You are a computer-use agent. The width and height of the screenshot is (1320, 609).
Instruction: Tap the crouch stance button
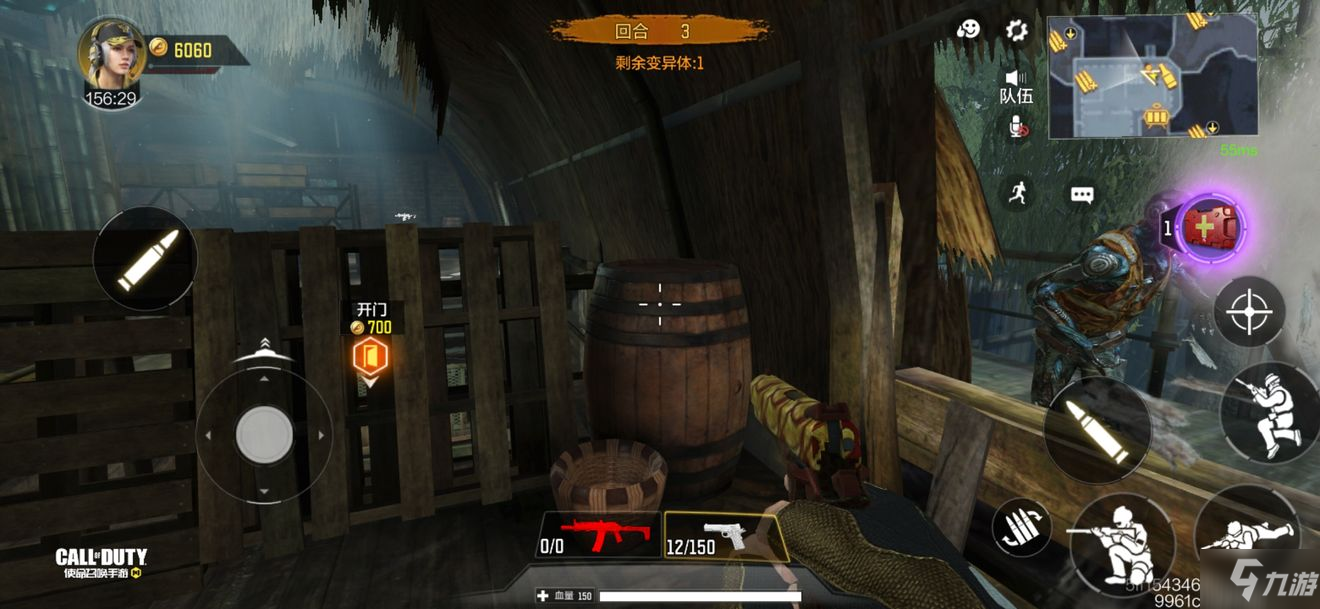(x=1120, y=541)
